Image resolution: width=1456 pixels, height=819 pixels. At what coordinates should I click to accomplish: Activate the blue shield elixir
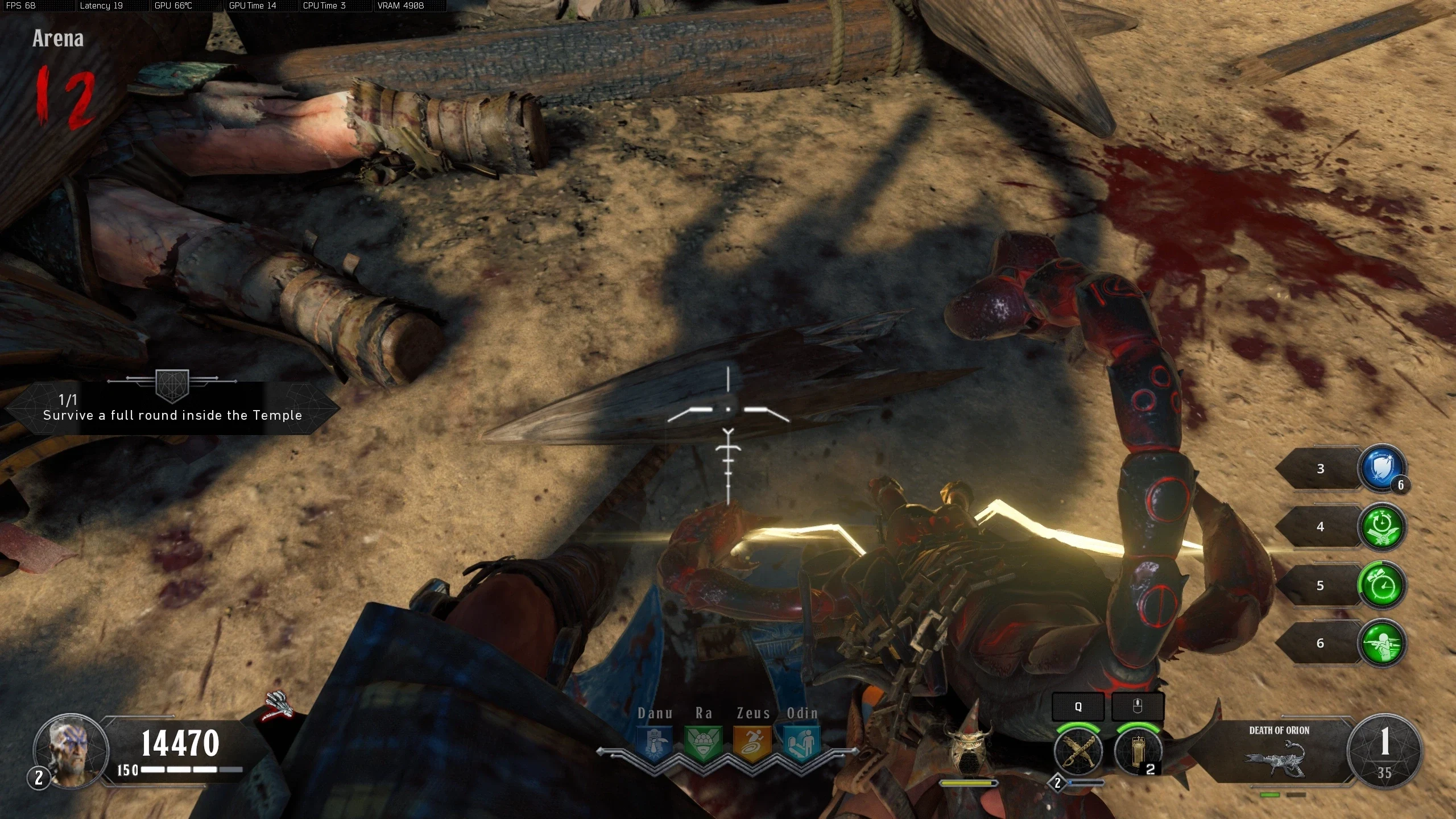1381,469
